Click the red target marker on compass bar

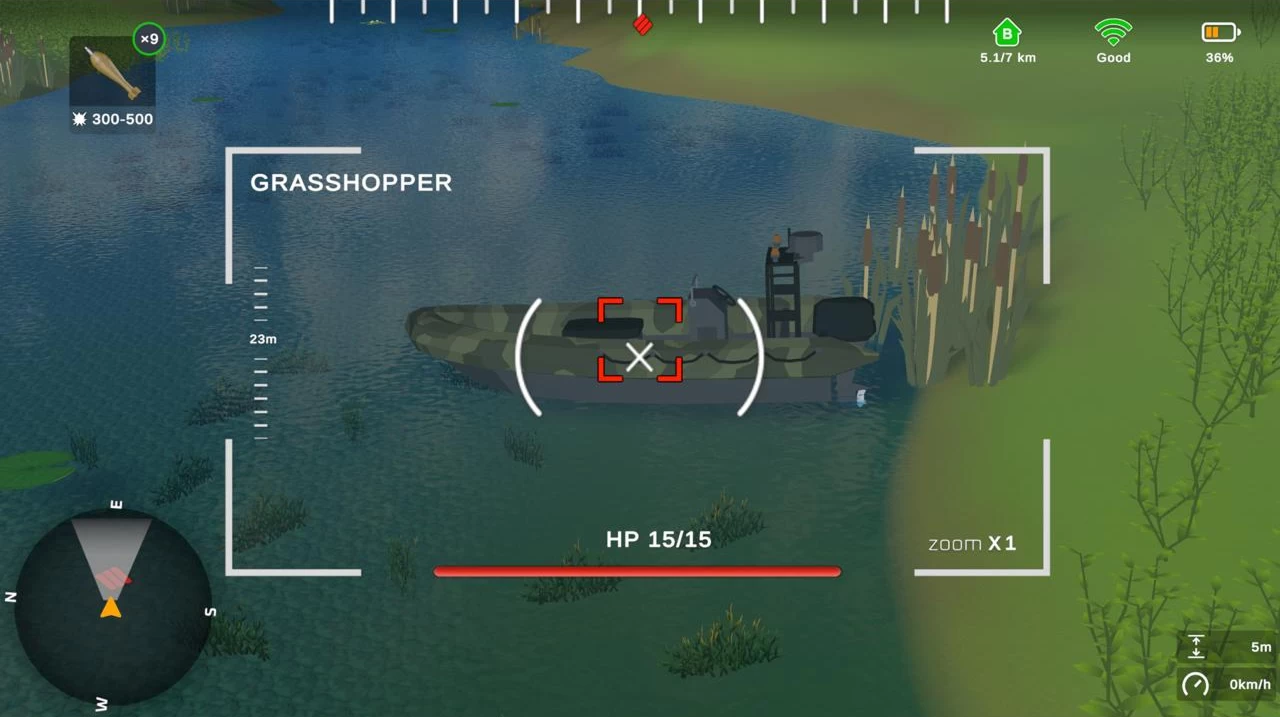pyautogui.click(x=643, y=24)
